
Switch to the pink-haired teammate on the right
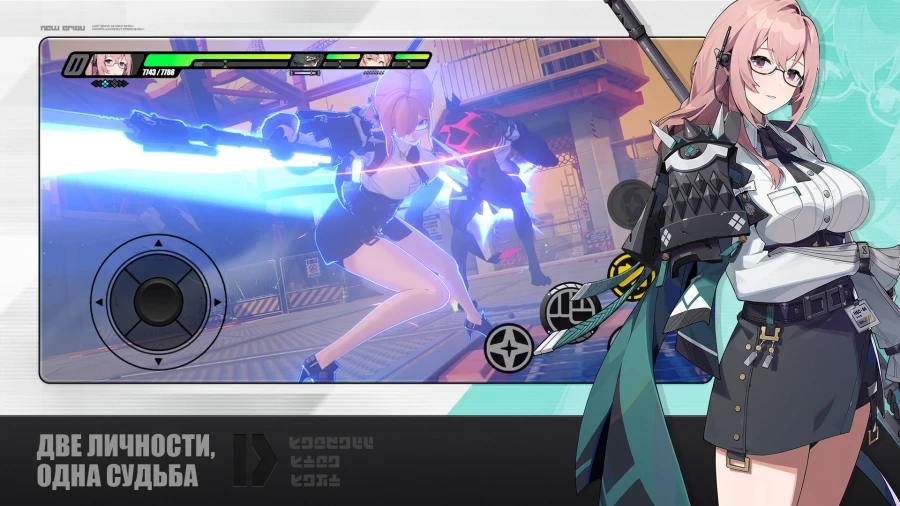[x=375, y=60]
